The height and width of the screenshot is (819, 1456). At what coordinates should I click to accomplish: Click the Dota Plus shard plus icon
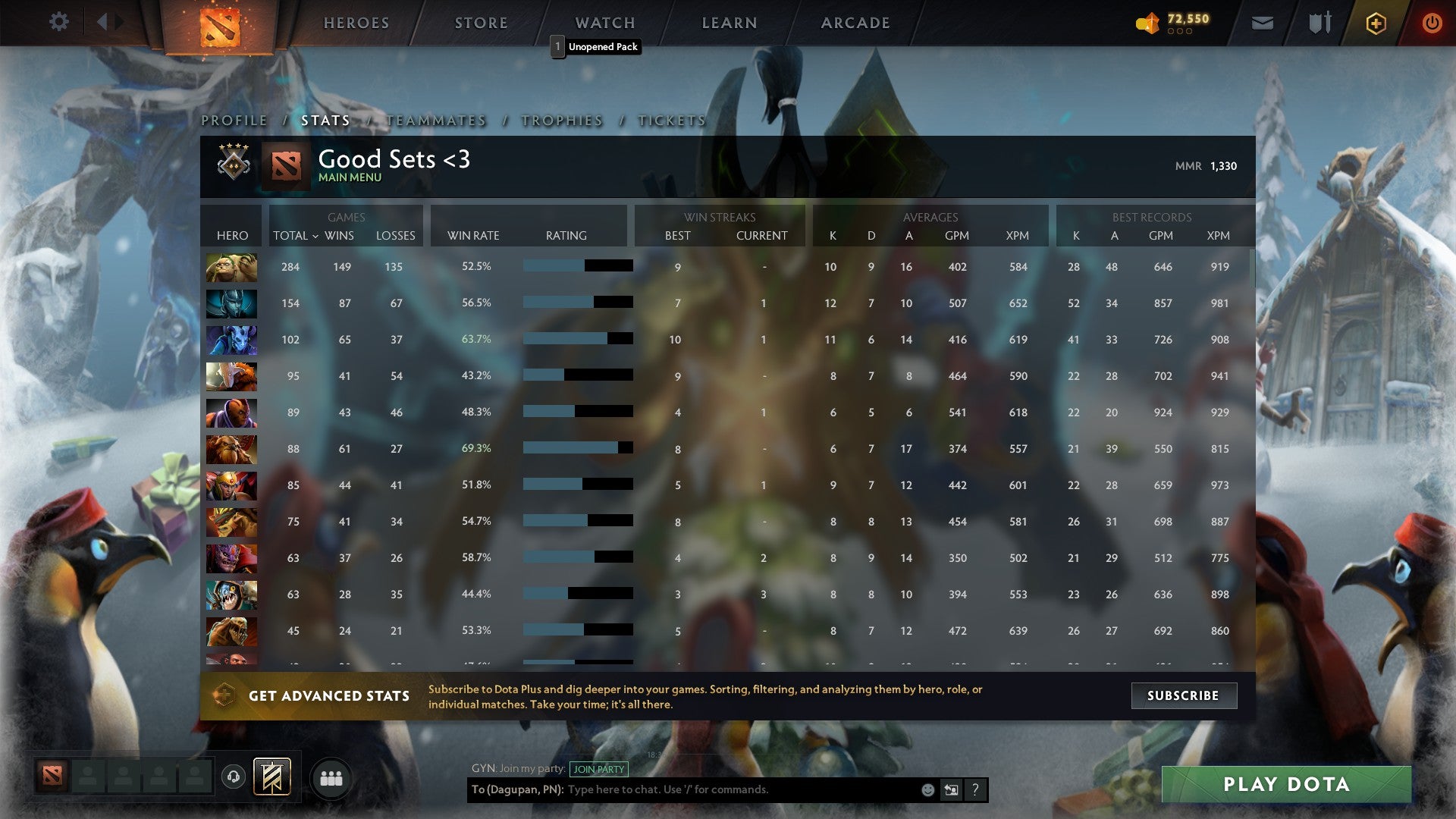click(x=1375, y=22)
